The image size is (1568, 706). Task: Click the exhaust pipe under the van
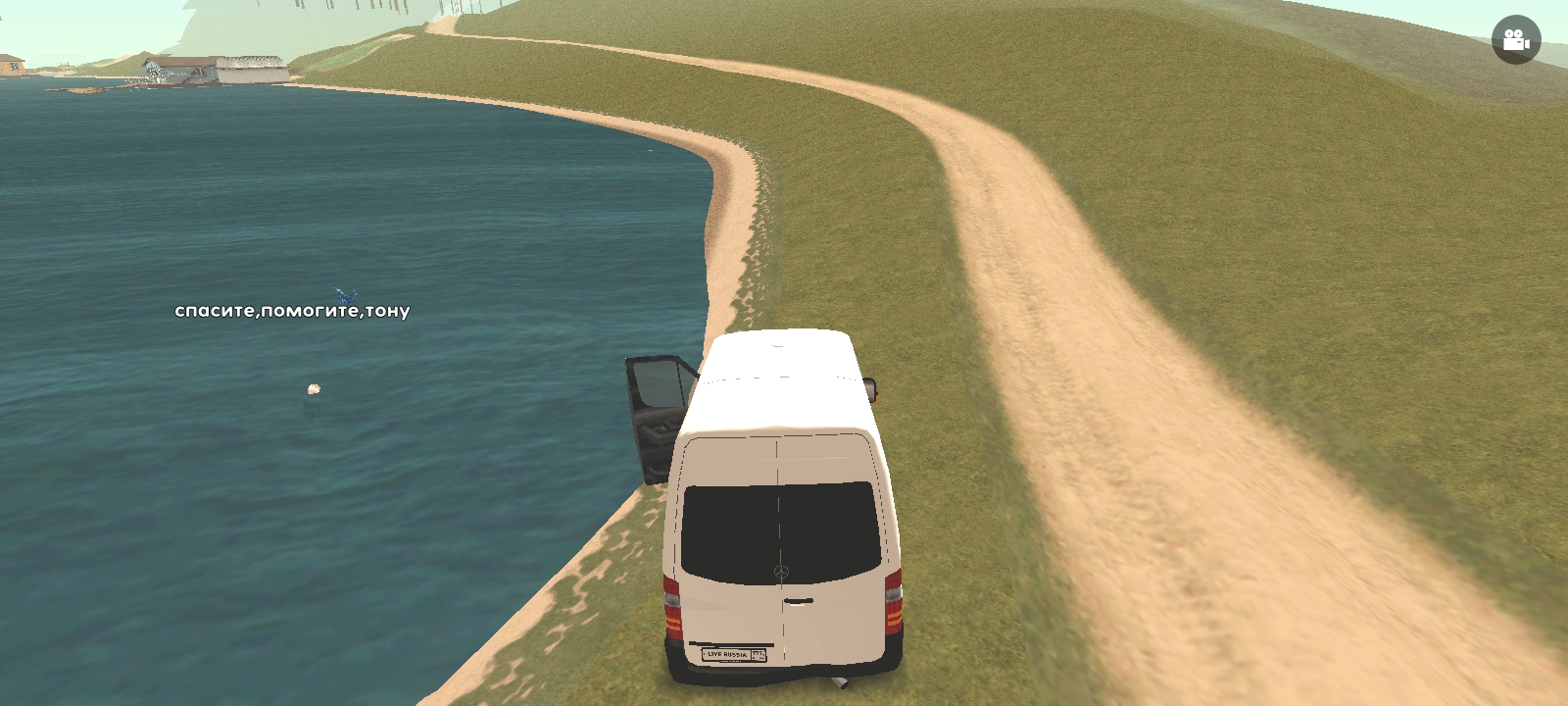tap(840, 681)
